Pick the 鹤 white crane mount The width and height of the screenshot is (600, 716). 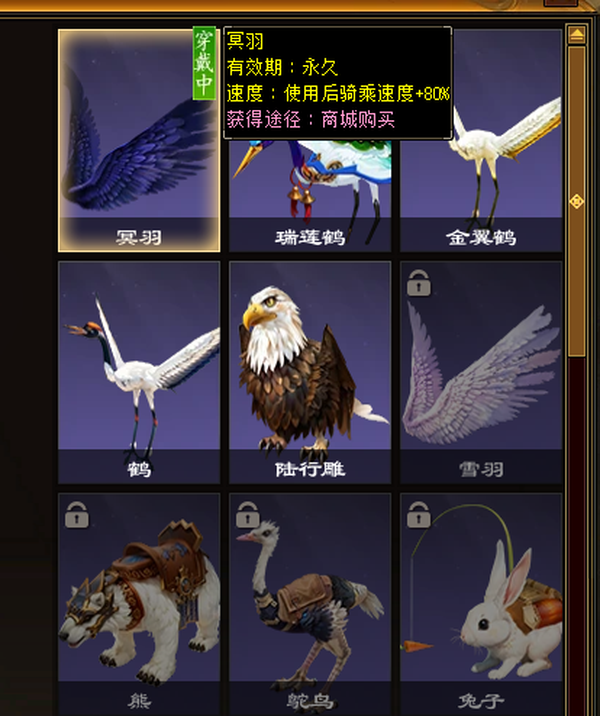pos(139,371)
